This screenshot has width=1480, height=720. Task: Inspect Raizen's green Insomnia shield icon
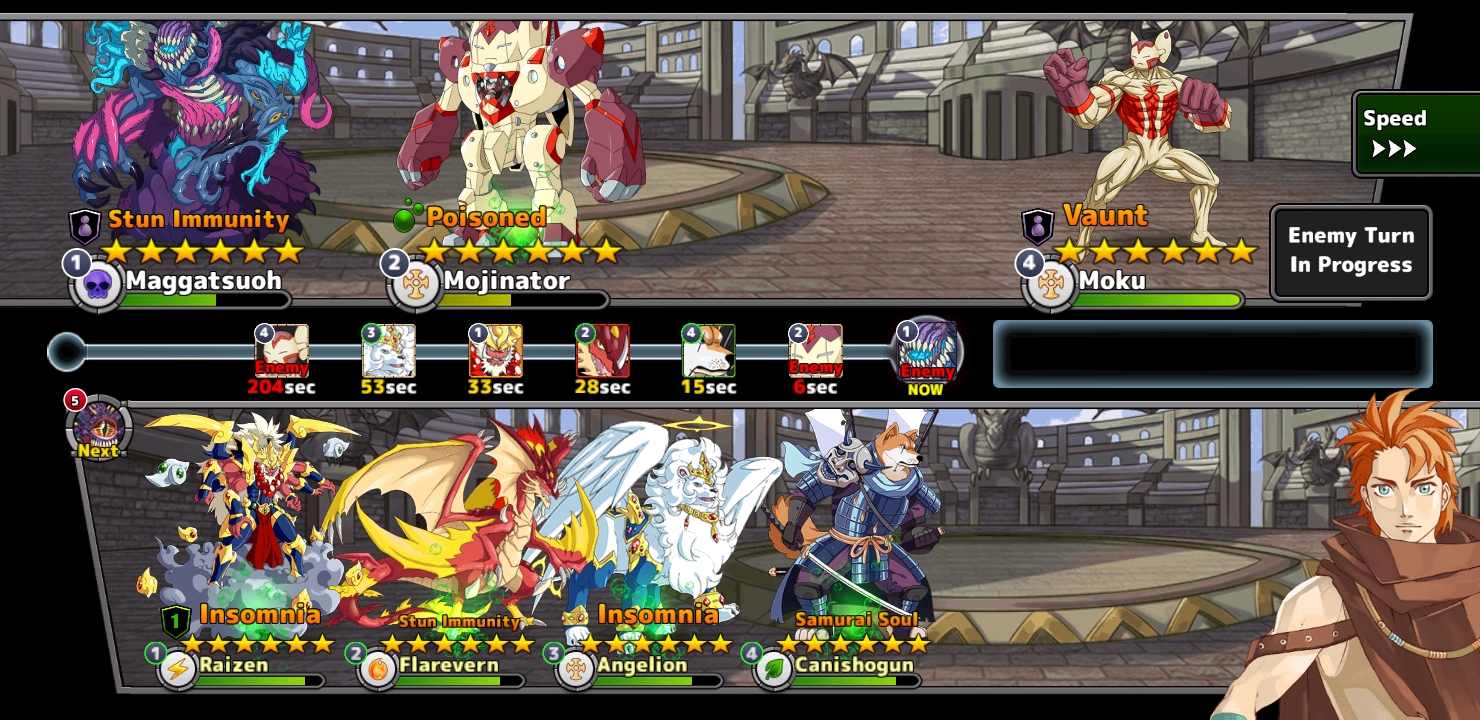(x=175, y=621)
